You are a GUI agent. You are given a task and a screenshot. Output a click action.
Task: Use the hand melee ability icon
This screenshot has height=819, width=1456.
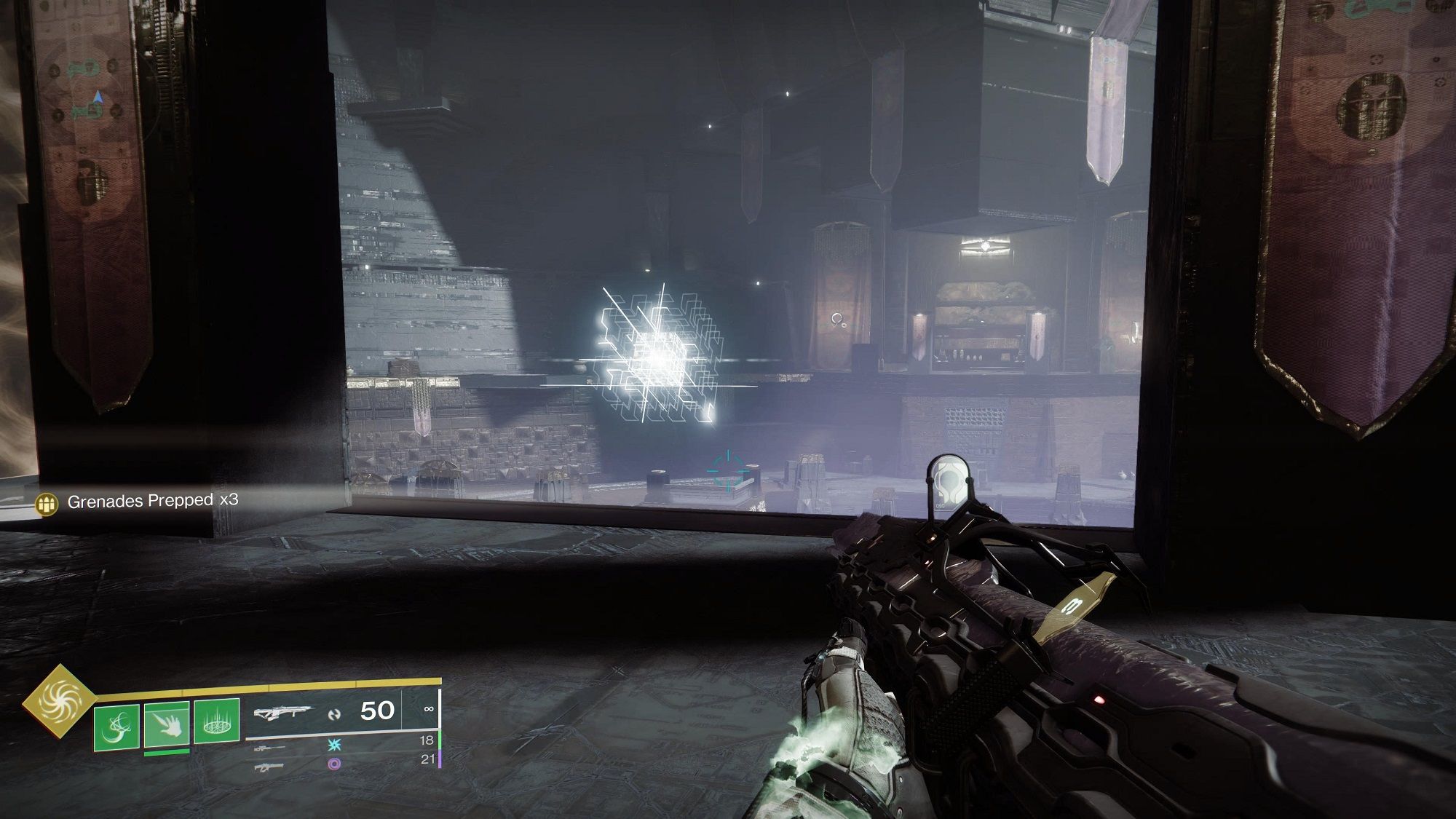[167, 724]
